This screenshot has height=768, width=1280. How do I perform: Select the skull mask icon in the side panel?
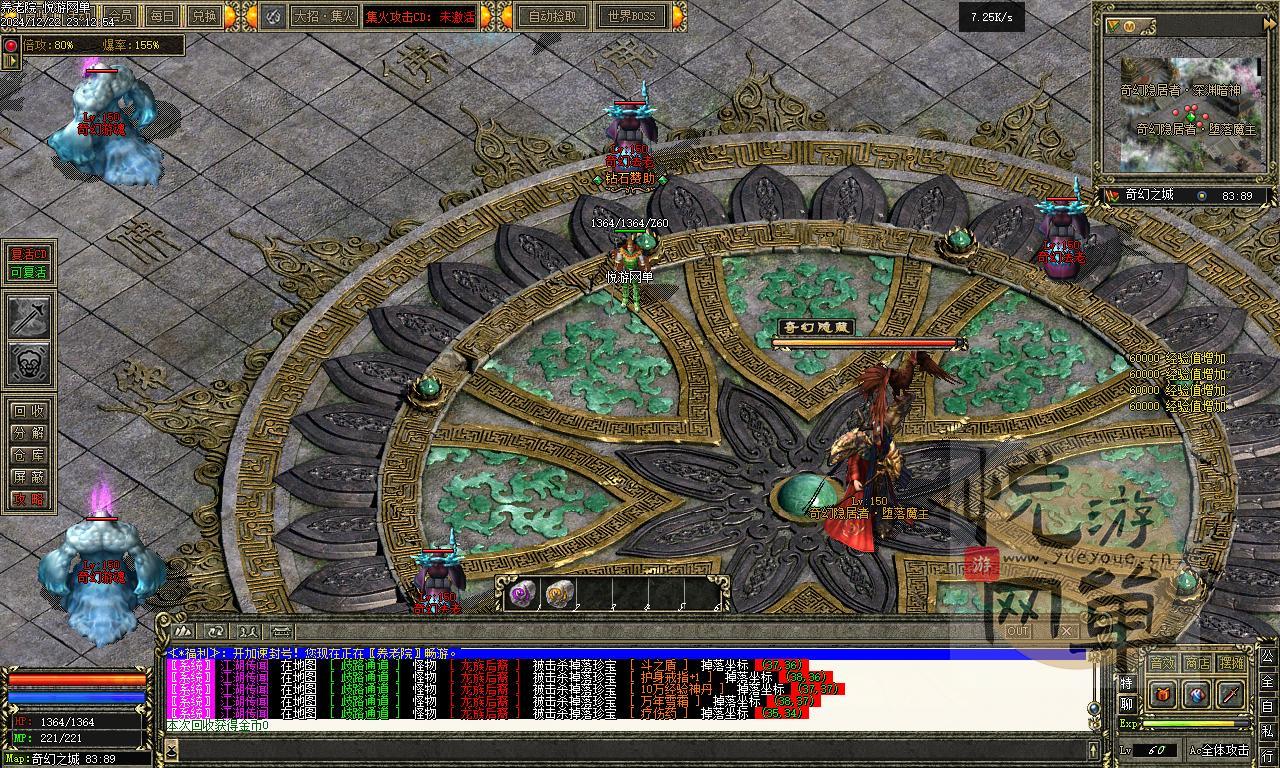click(x=29, y=364)
